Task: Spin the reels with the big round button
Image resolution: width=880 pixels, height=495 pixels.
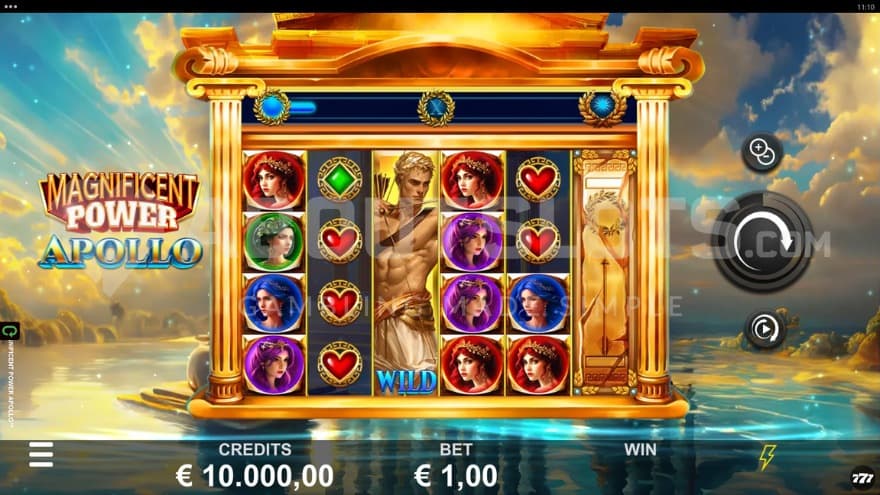Action: [x=762, y=241]
